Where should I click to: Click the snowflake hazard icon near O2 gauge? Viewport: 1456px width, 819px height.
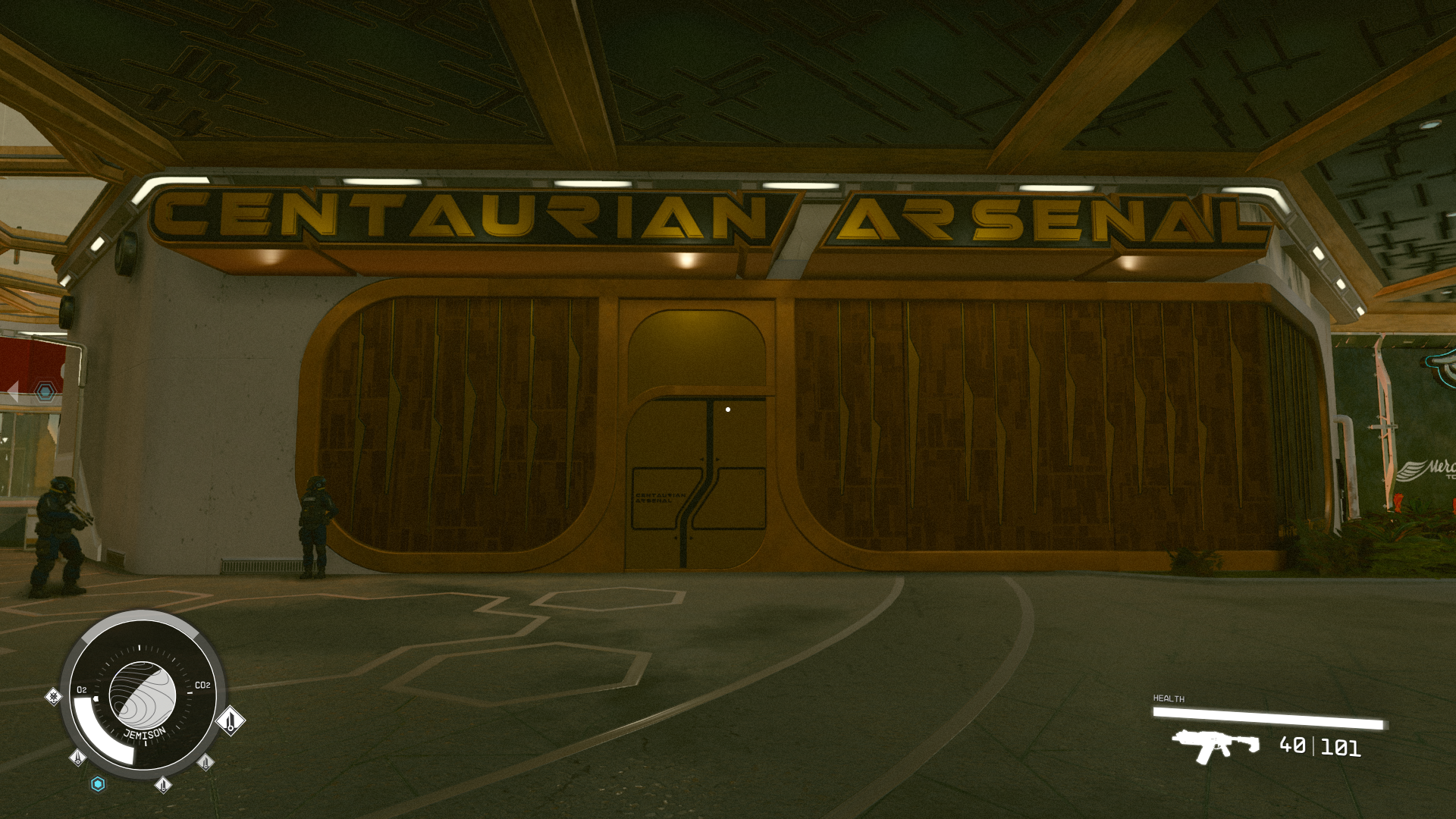[53, 697]
